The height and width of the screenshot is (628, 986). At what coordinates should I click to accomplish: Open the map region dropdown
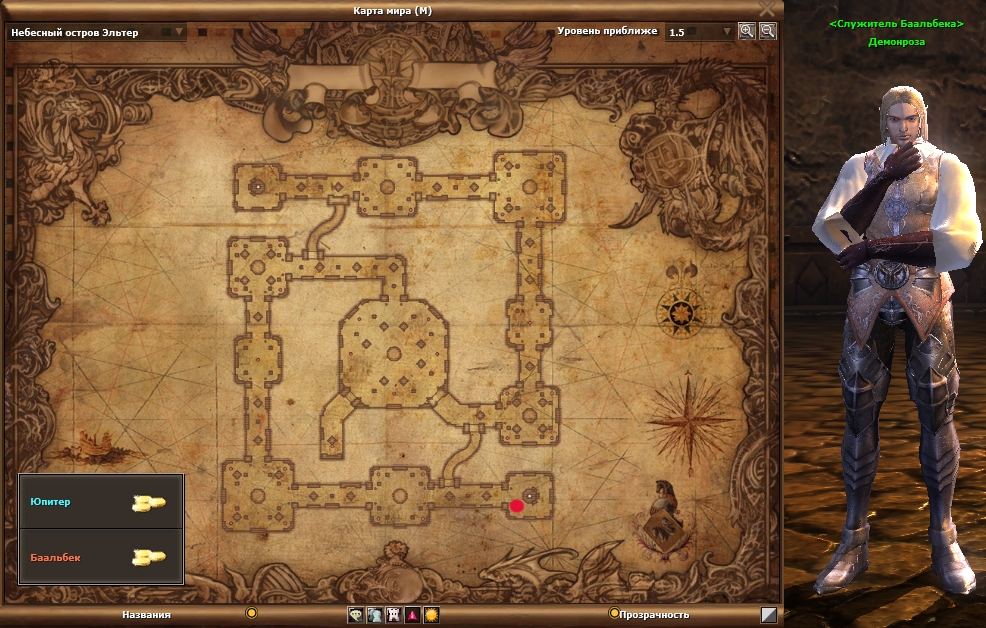[x=180, y=32]
